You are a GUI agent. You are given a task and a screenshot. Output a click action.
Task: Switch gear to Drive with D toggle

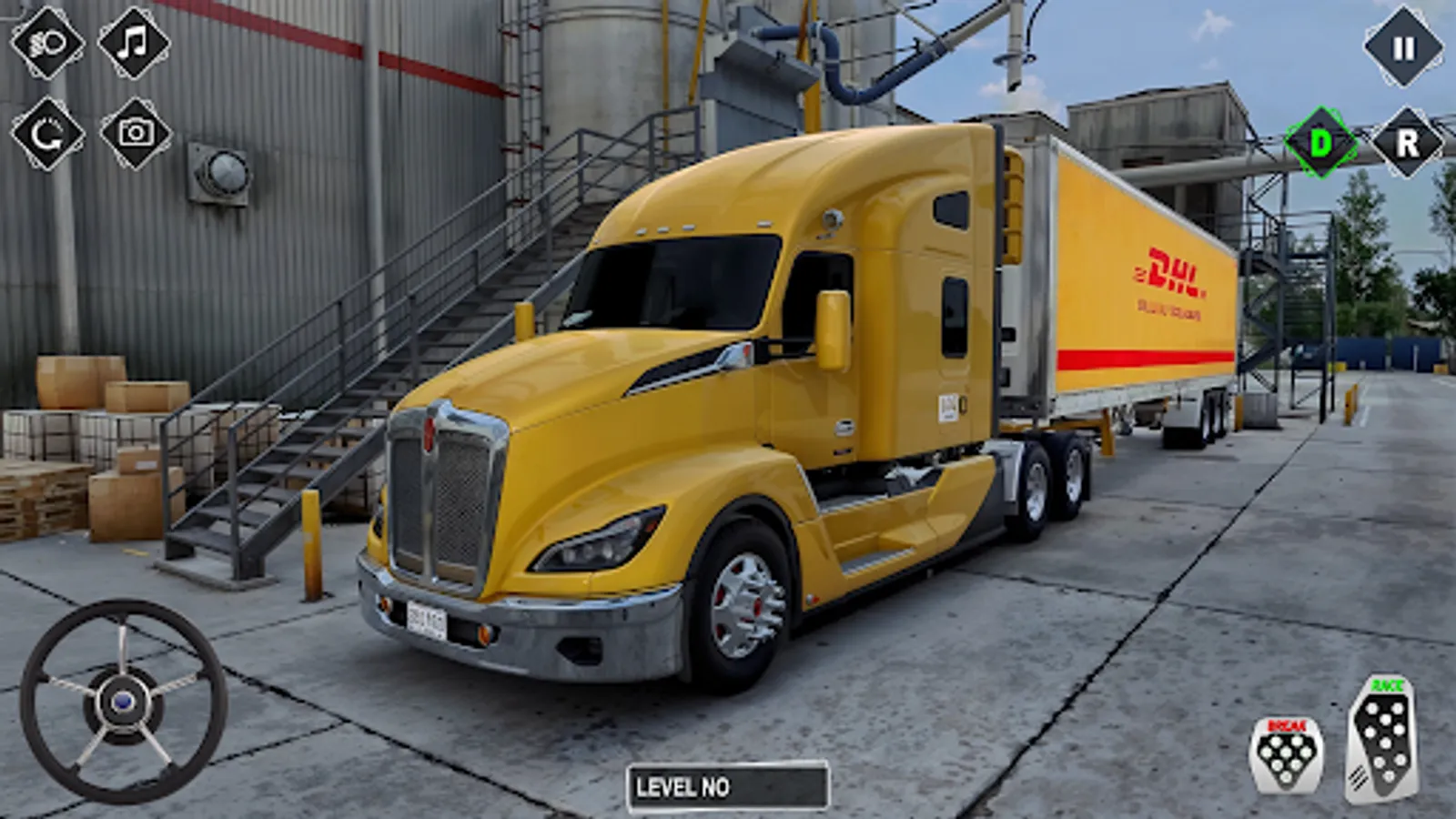1321,142
